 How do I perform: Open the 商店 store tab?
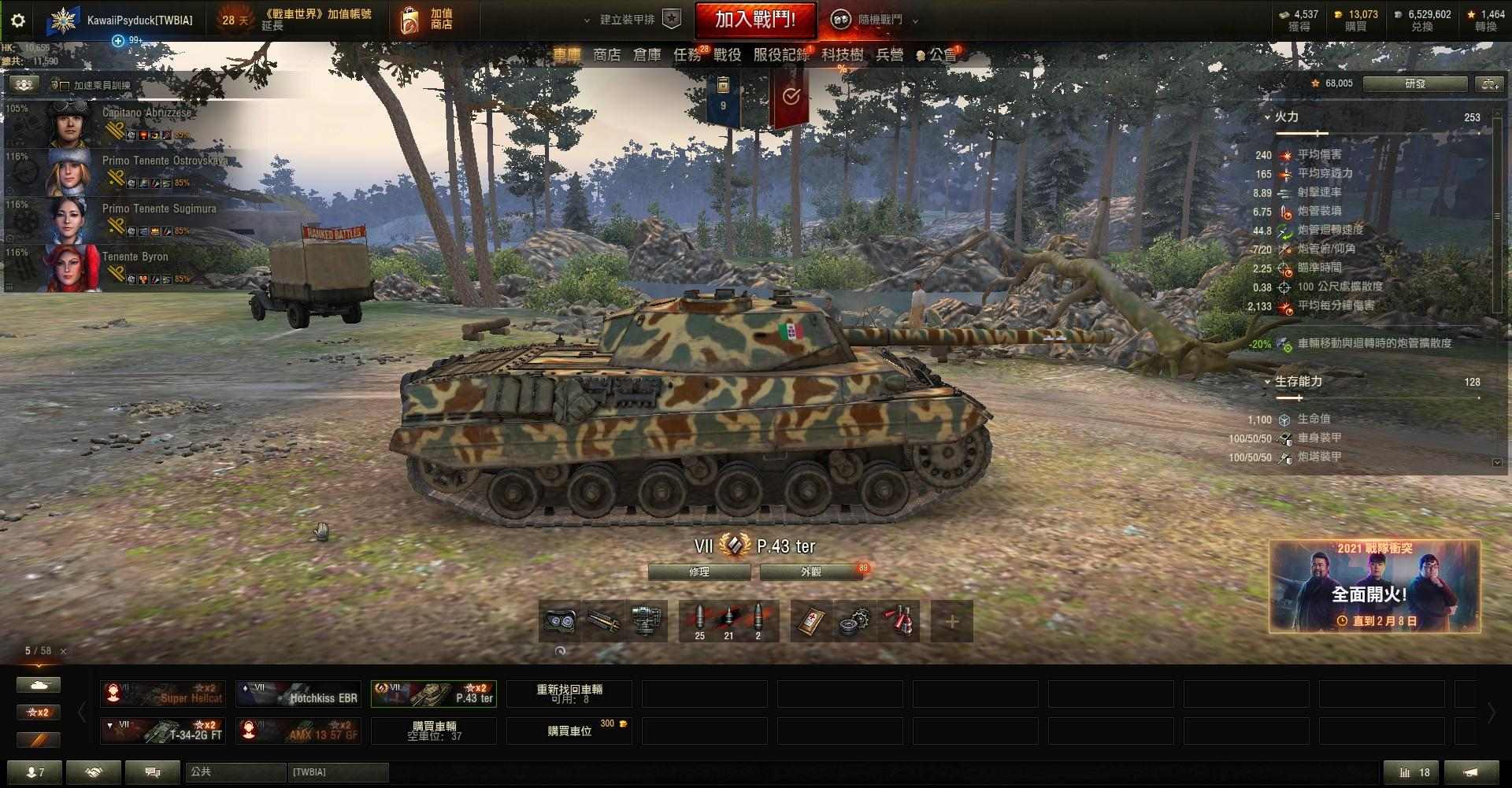point(605,54)
